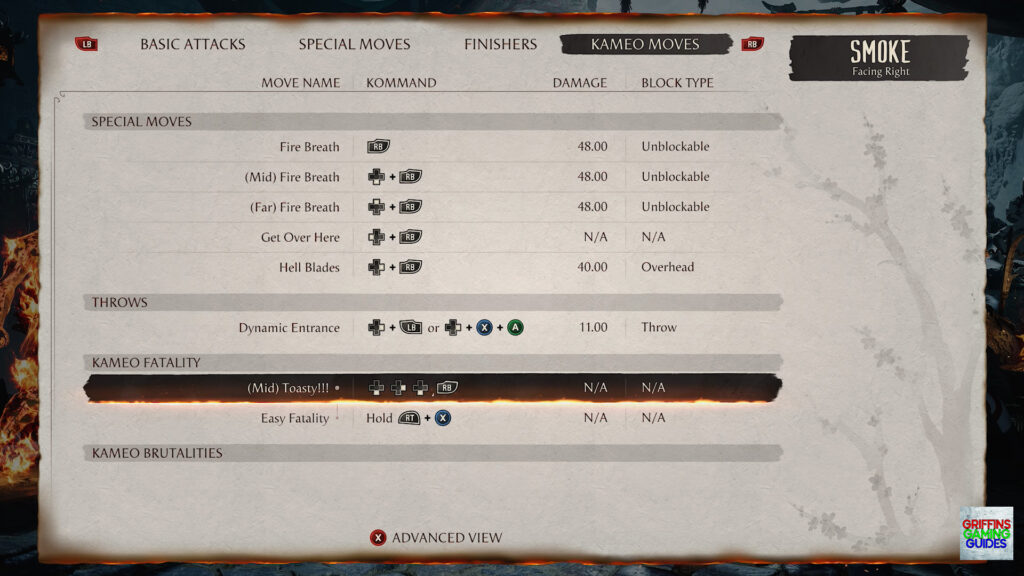Click the (Mid) Toasty!!! fatality row

click(432, 387)
